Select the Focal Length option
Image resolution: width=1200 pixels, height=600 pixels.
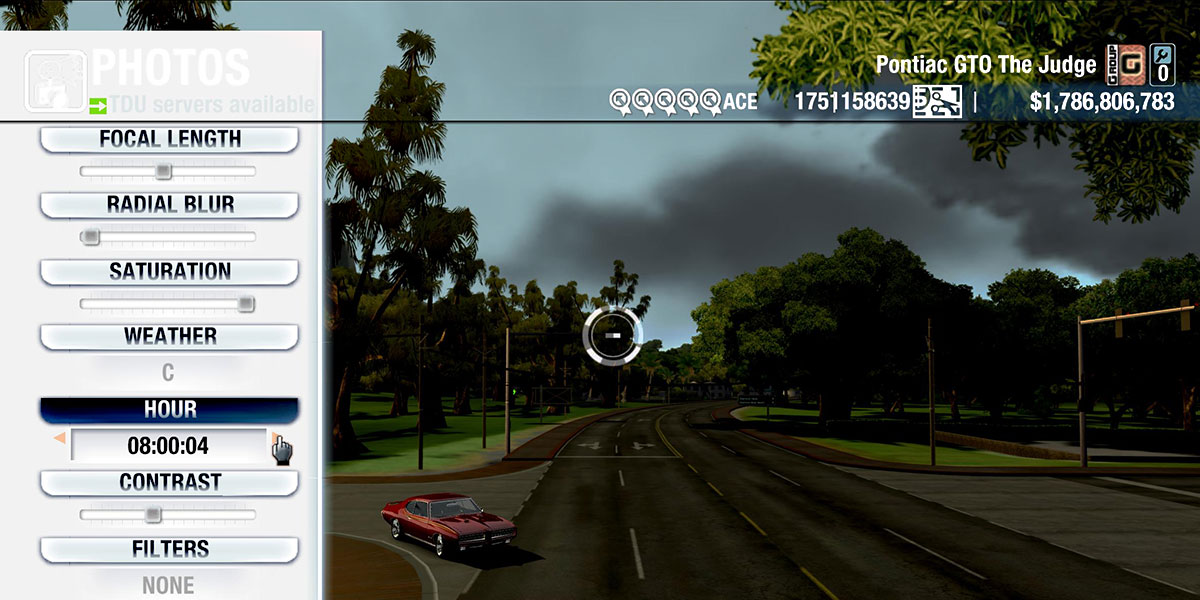[x=169, y=140]
